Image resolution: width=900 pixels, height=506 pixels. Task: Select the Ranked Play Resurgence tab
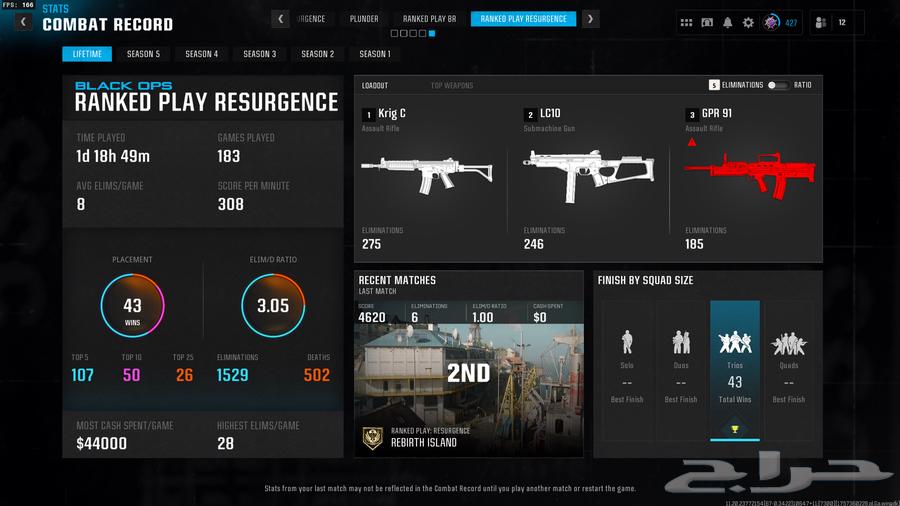tap(523, 19)
